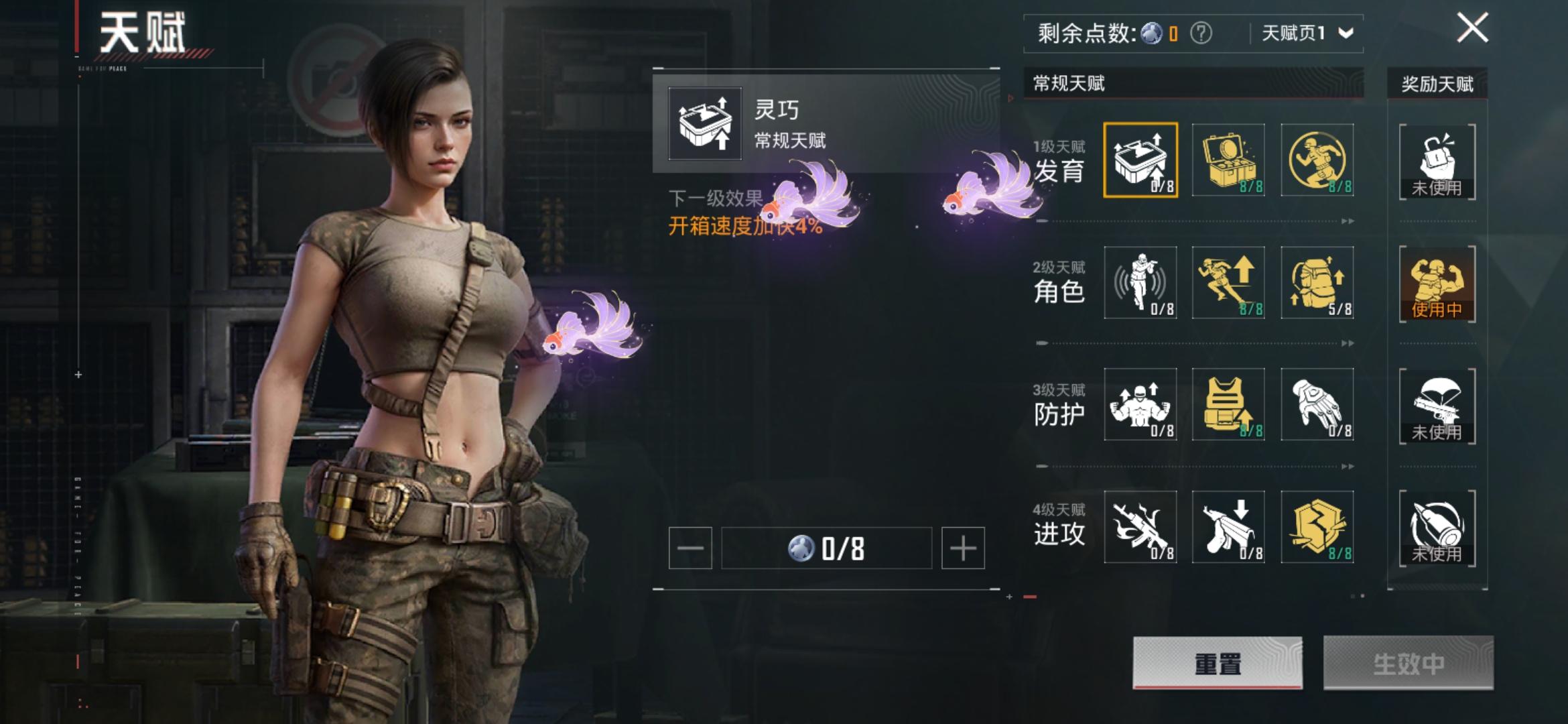Select the backpack capacity talent
The height and width of the screenshot is (724, 1568).
click(1317, 282)
